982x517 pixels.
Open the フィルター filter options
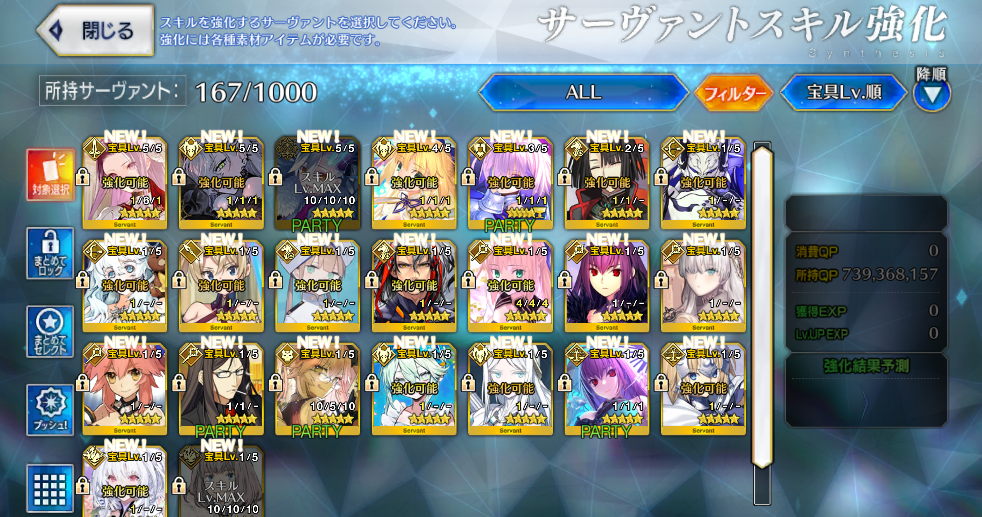(x=735, y=93)
